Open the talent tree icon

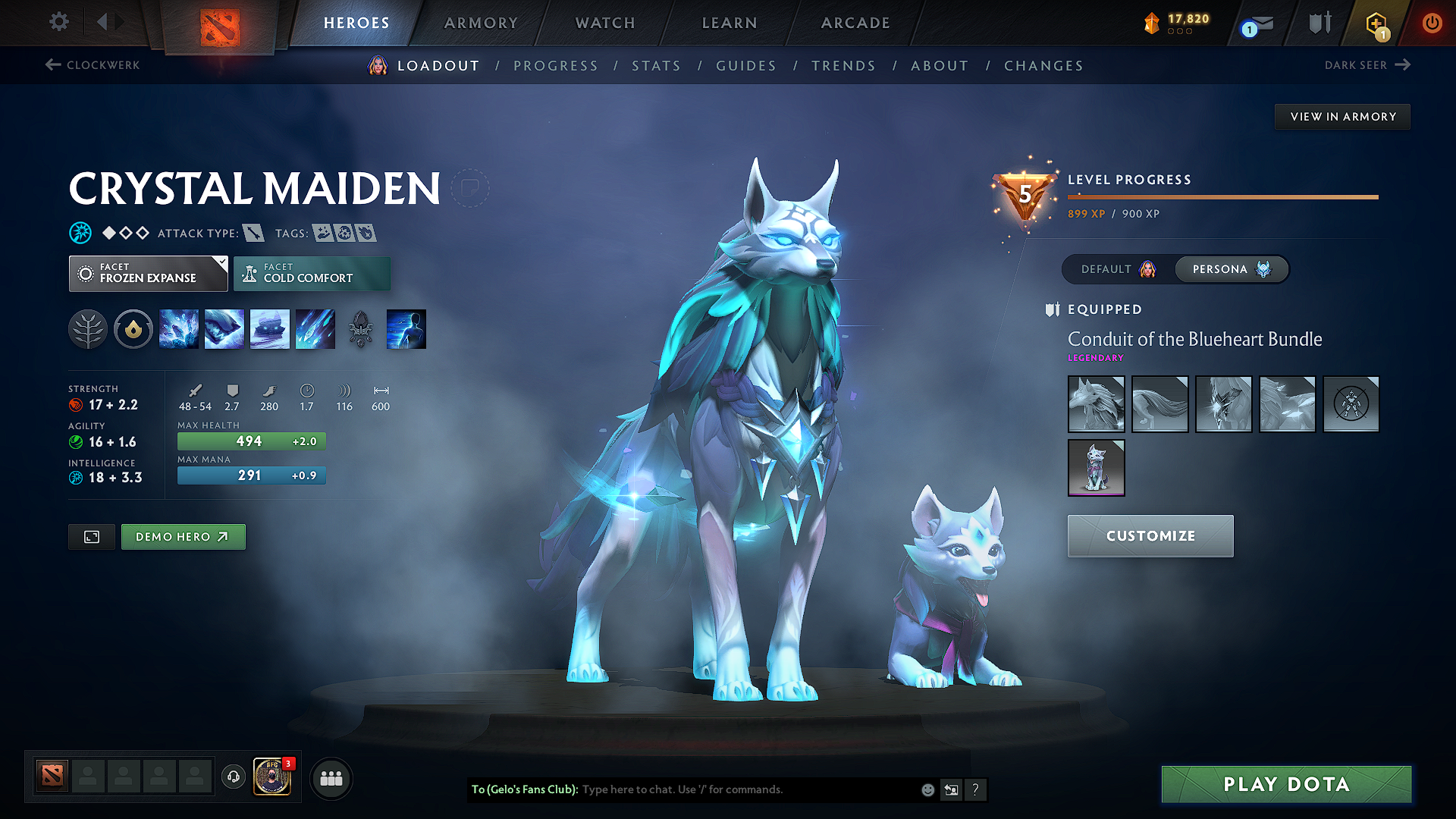tap(88, 328)
